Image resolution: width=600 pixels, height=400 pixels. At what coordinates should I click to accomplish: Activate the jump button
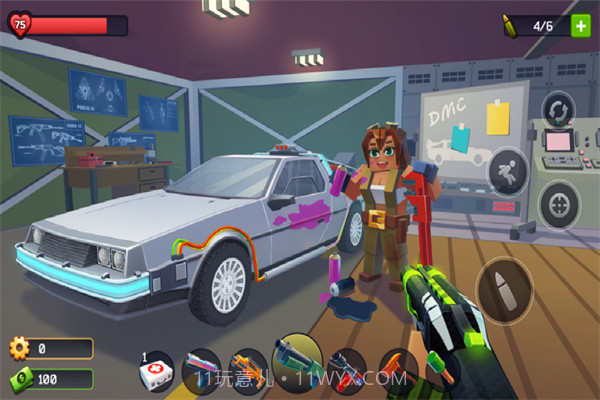tap(506, 169)
